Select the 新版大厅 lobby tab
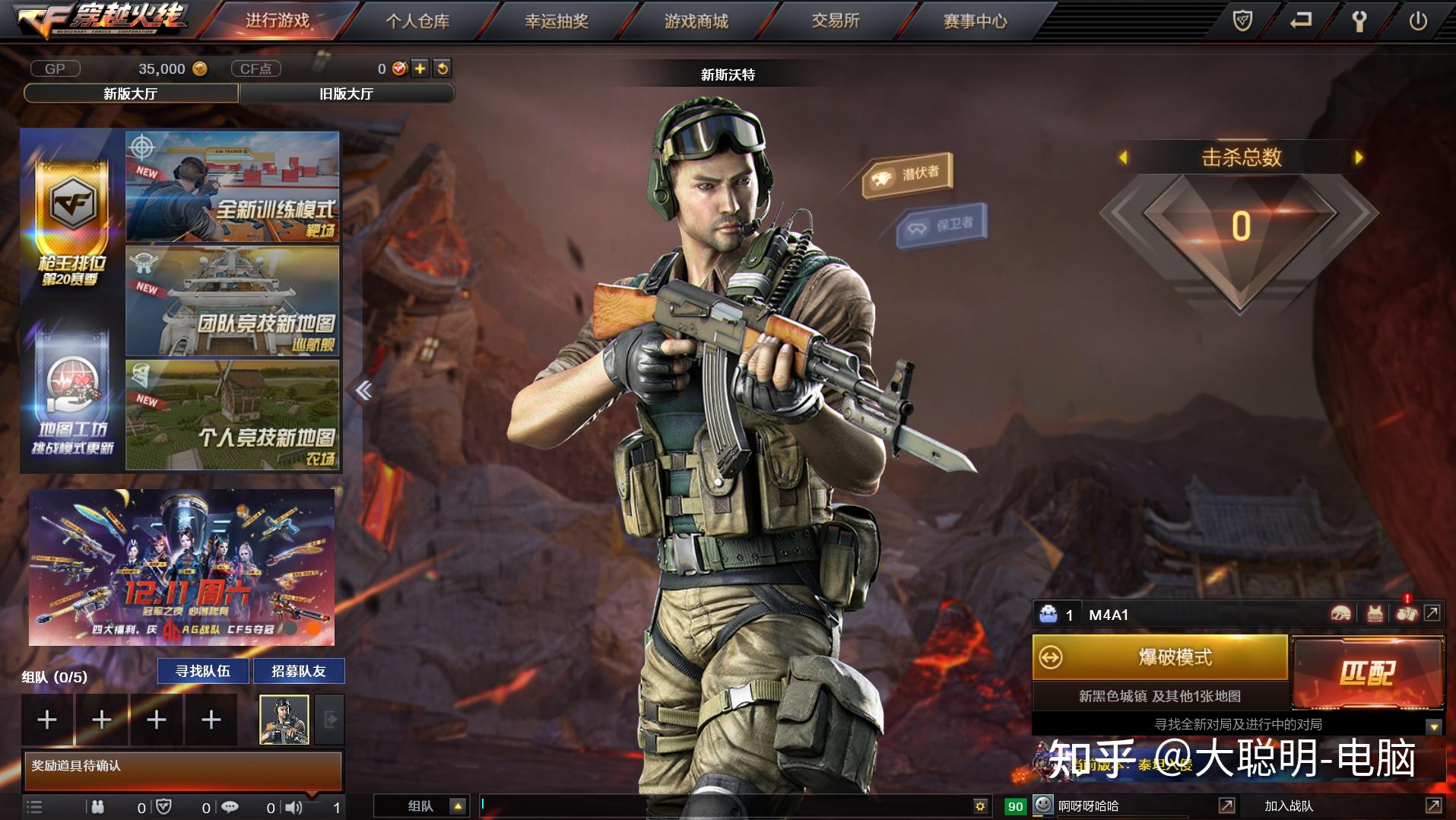The width and height of the screenshot is (1456, 820). click(x=131, y=94)
